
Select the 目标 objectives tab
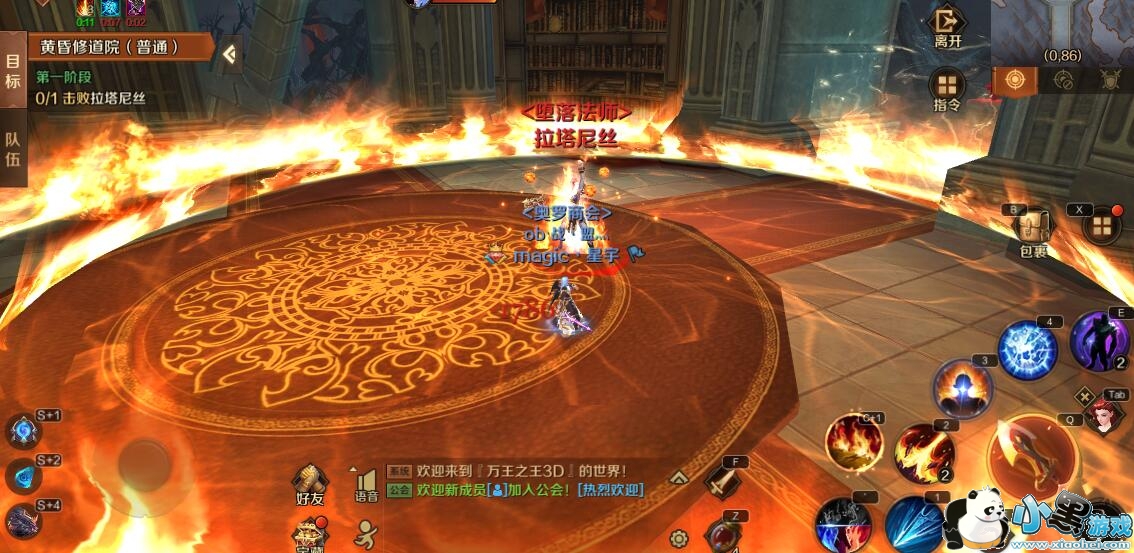(13, 72)
